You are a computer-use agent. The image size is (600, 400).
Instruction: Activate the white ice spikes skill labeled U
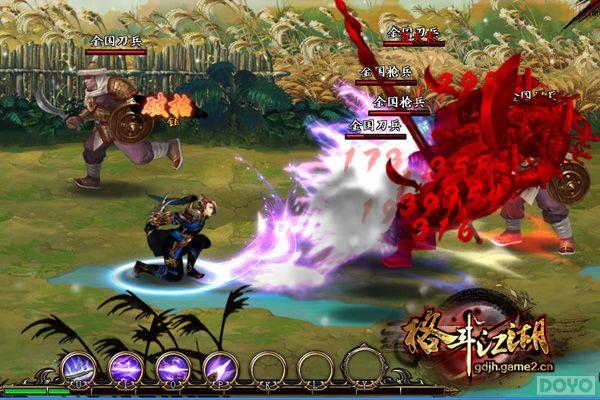pyautogui.click(x=78, y=367)
